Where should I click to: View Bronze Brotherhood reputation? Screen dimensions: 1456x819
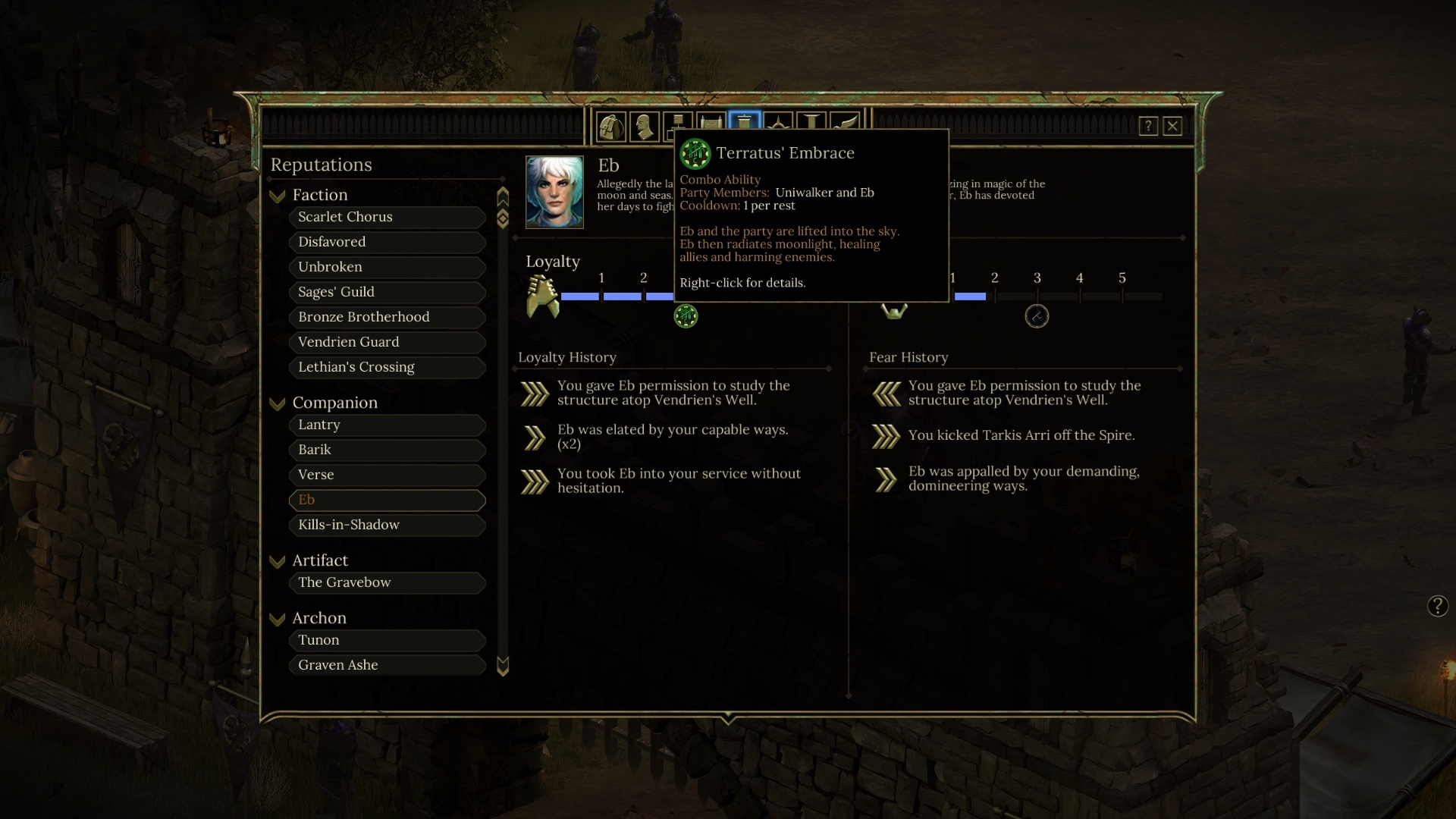pyautogui.click(x=387, y=317)
